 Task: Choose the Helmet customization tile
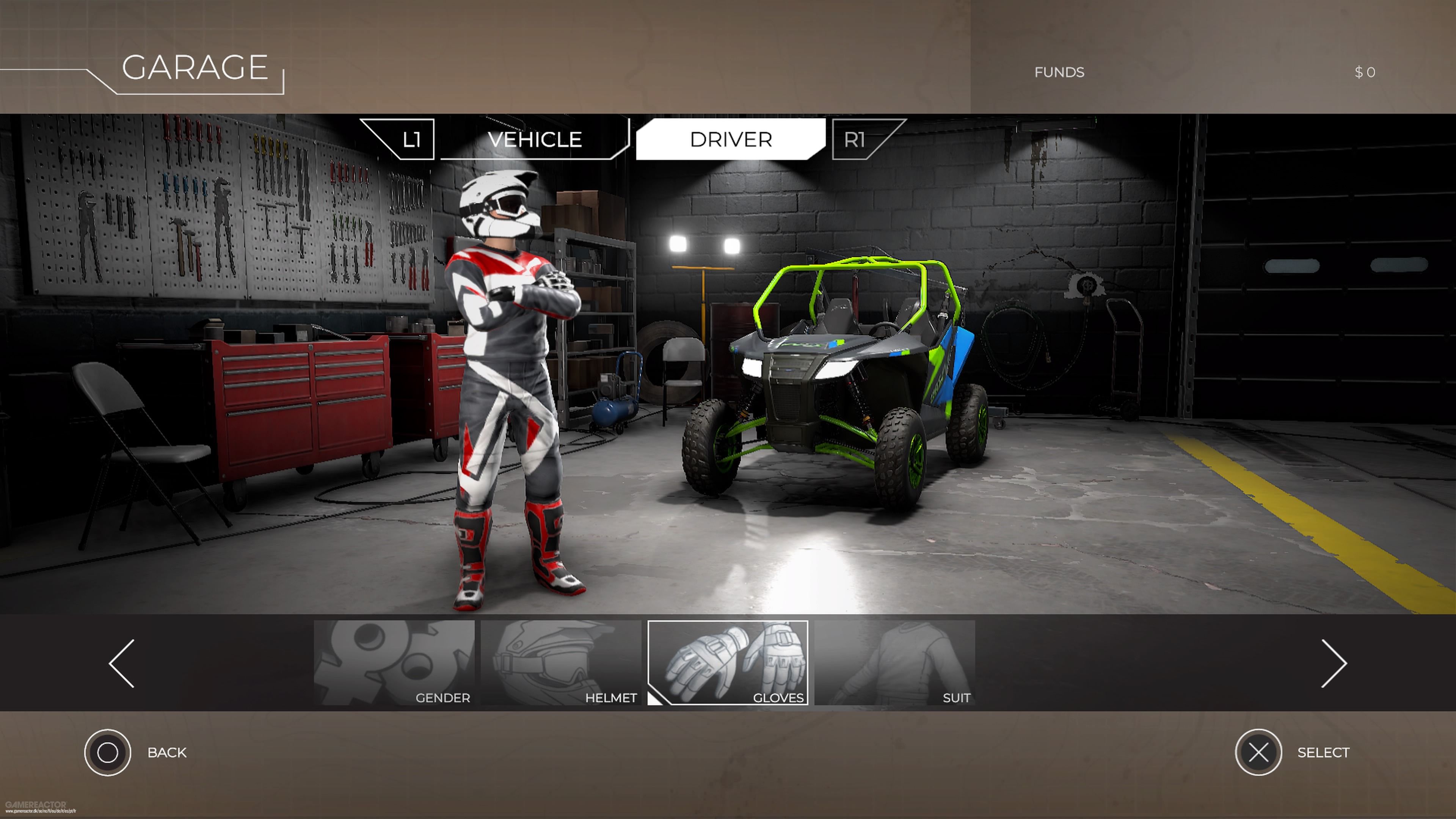coord(561,662)
